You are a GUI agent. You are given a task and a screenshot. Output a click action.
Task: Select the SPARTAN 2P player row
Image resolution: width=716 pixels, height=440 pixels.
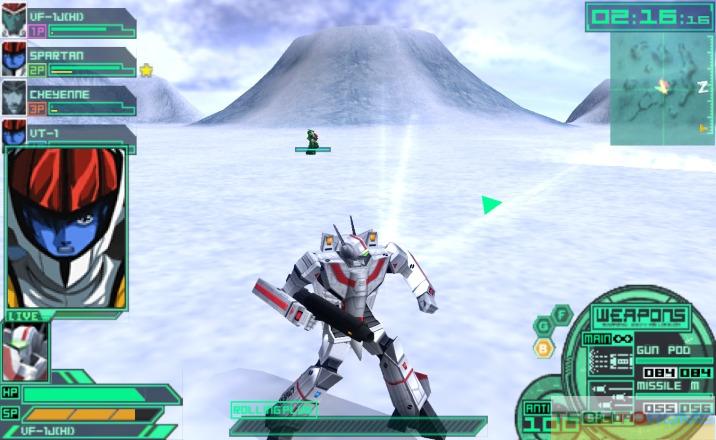tap(70, 61)
